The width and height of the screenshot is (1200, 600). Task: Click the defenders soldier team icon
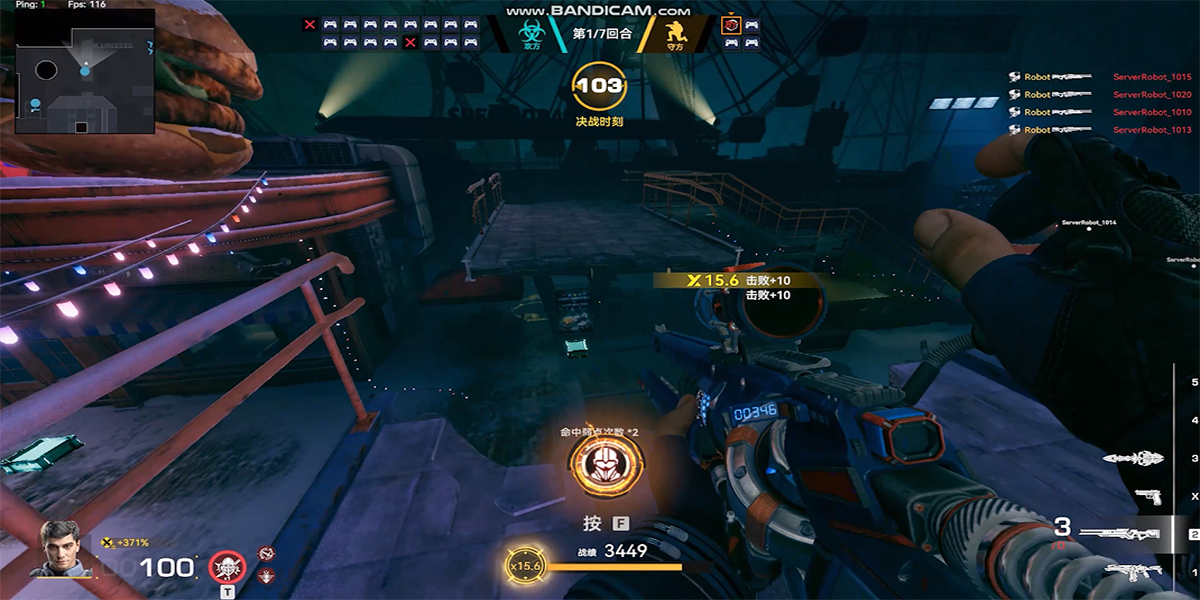(x=676, y=35)
